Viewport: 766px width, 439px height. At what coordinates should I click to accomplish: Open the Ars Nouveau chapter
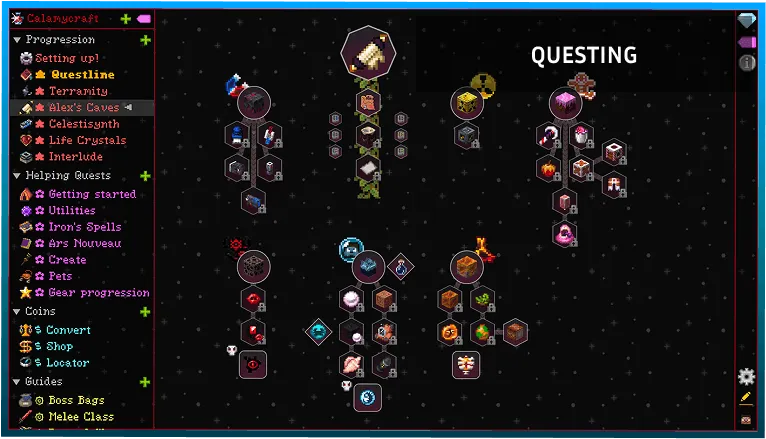coord(84,243)
